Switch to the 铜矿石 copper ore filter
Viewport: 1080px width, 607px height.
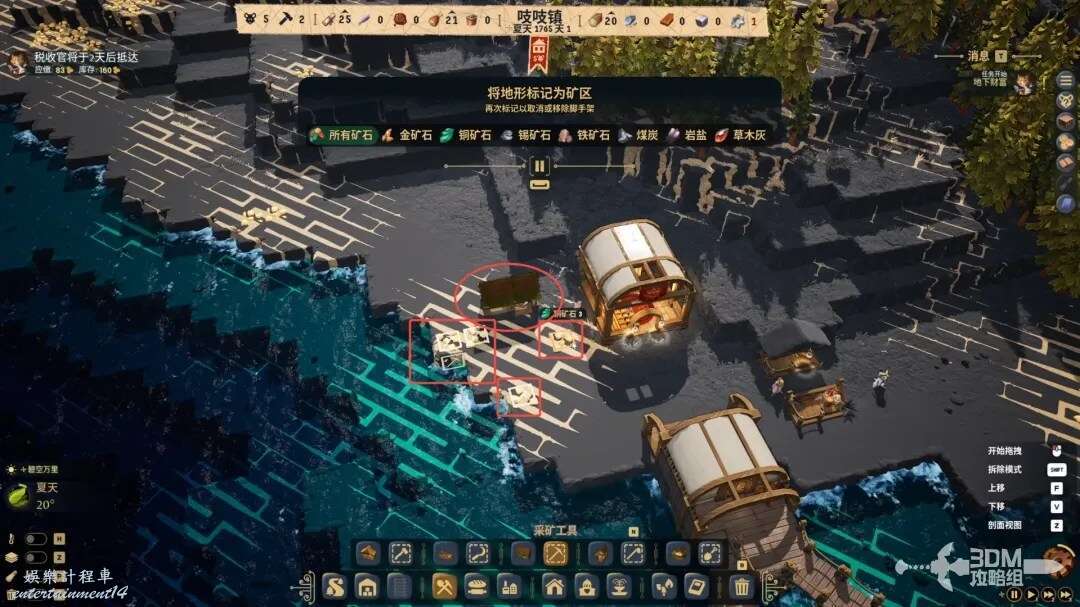tap(466, 135)
